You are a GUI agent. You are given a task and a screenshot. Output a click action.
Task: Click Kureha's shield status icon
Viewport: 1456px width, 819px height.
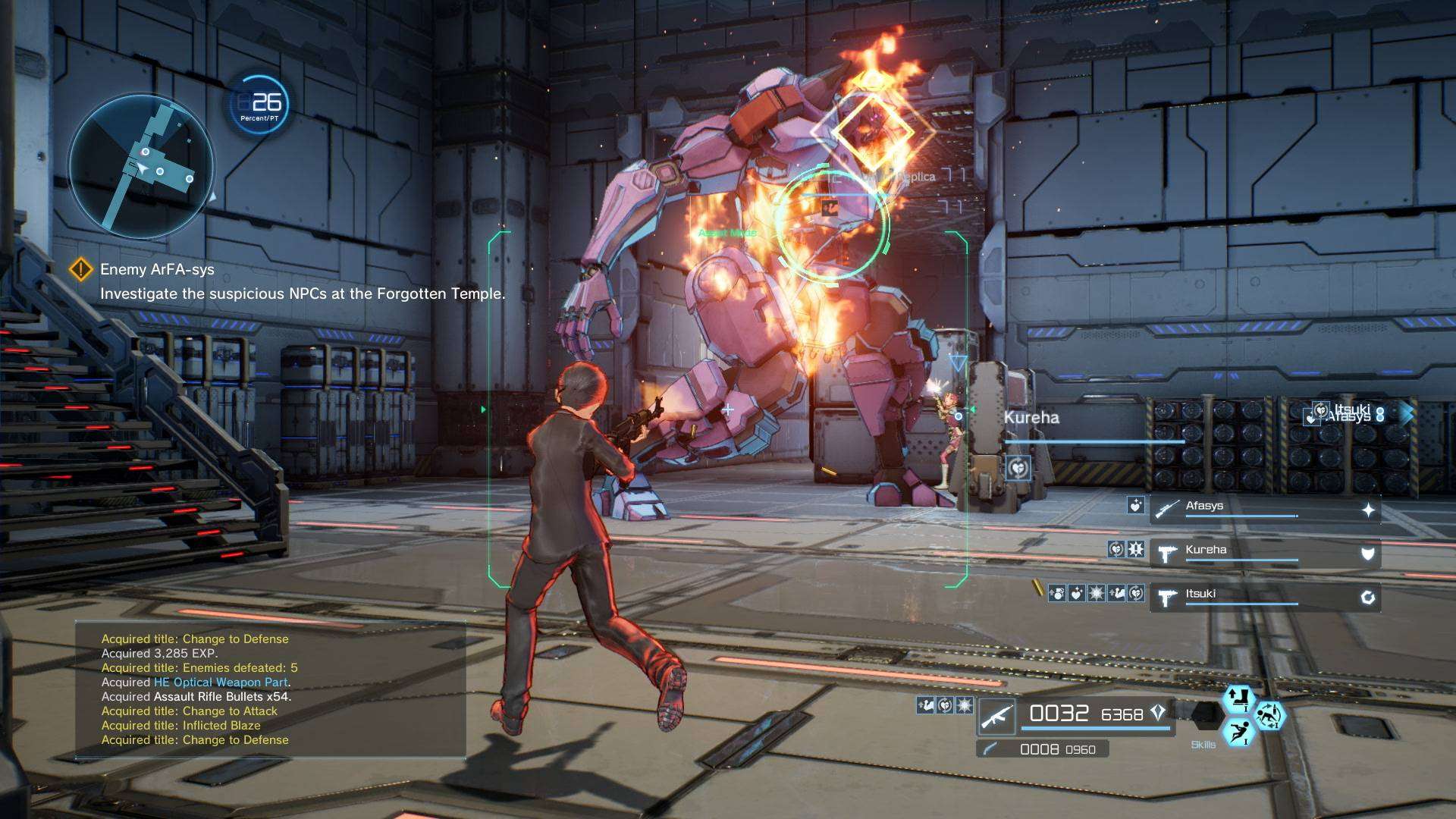click(x=1368, y=554)
